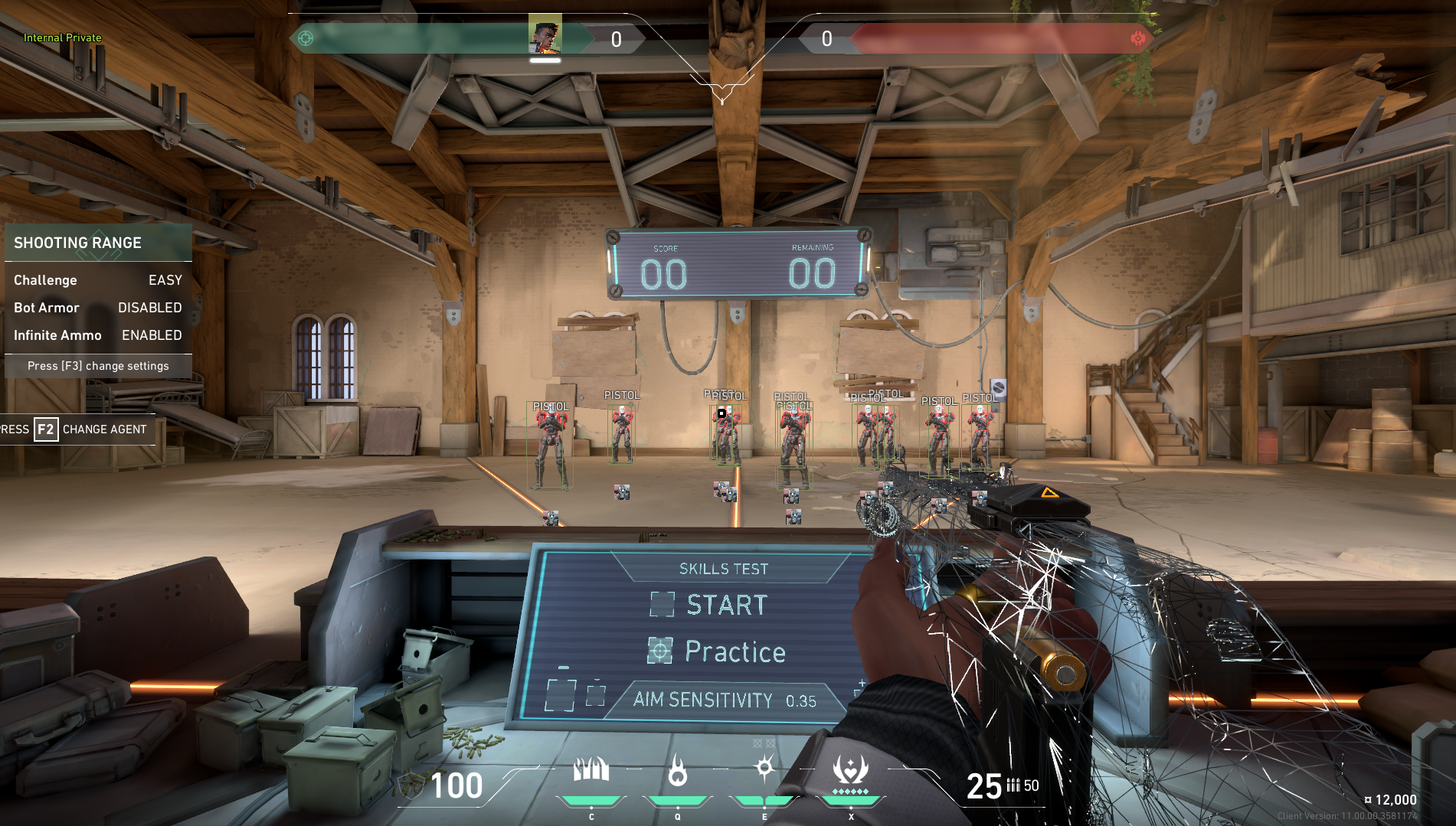Screen dimensions: 1456x826
Task: Trigger the phoenix ultimate ability icon
Action: tap(850, 769)
